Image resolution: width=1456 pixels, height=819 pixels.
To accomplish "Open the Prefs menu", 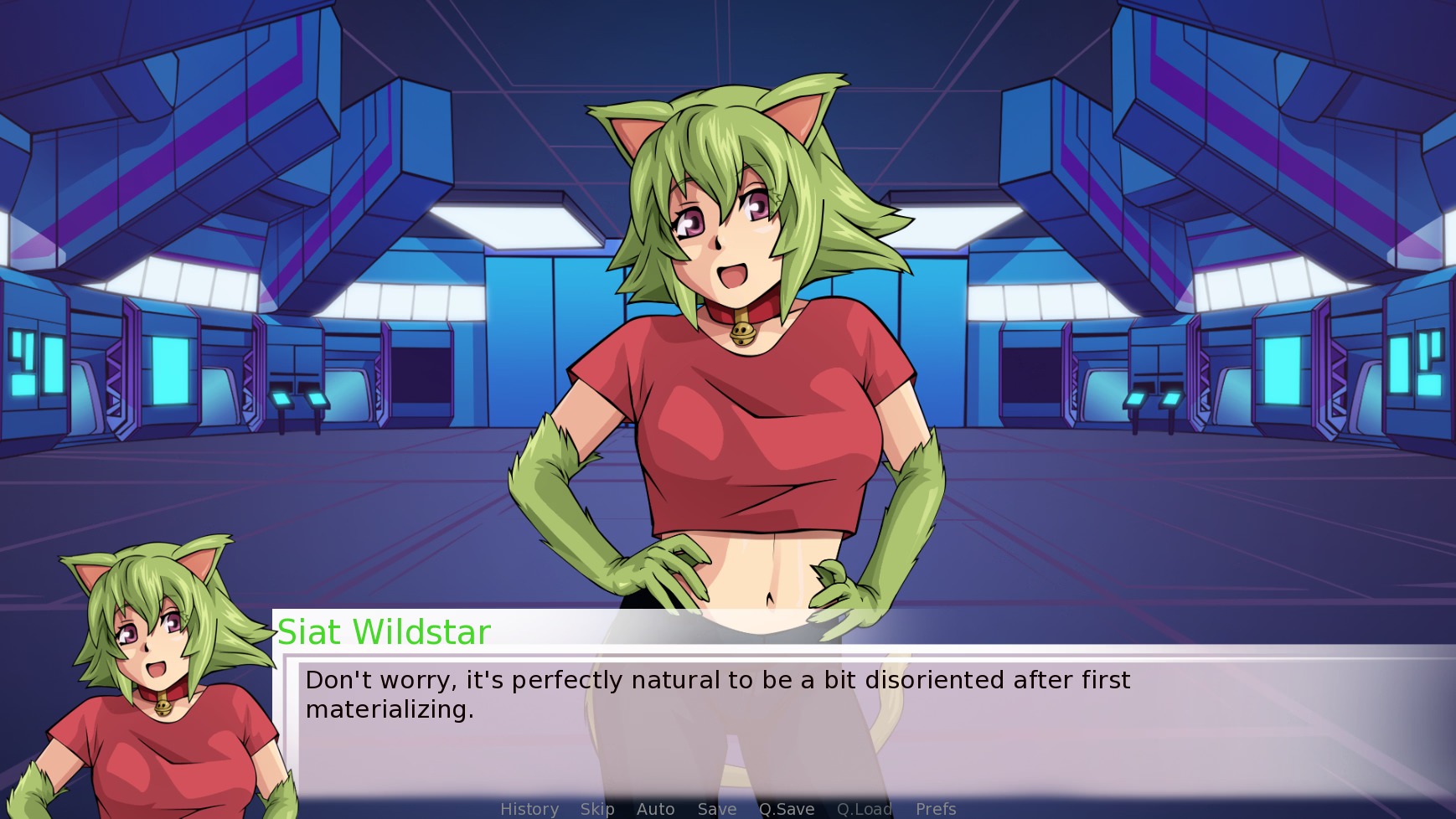I will pos(936,809).
